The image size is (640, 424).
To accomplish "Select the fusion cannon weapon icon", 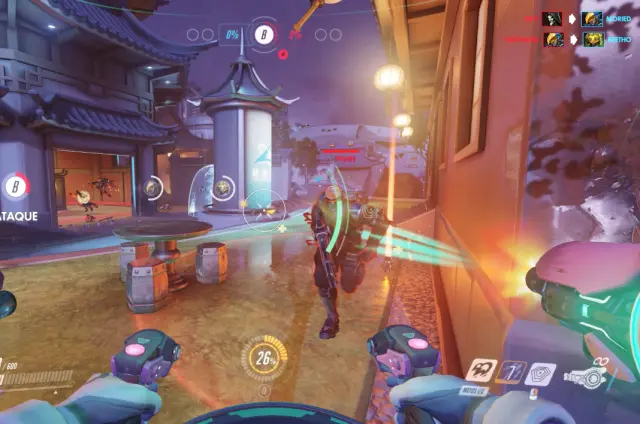I will 586,377.
